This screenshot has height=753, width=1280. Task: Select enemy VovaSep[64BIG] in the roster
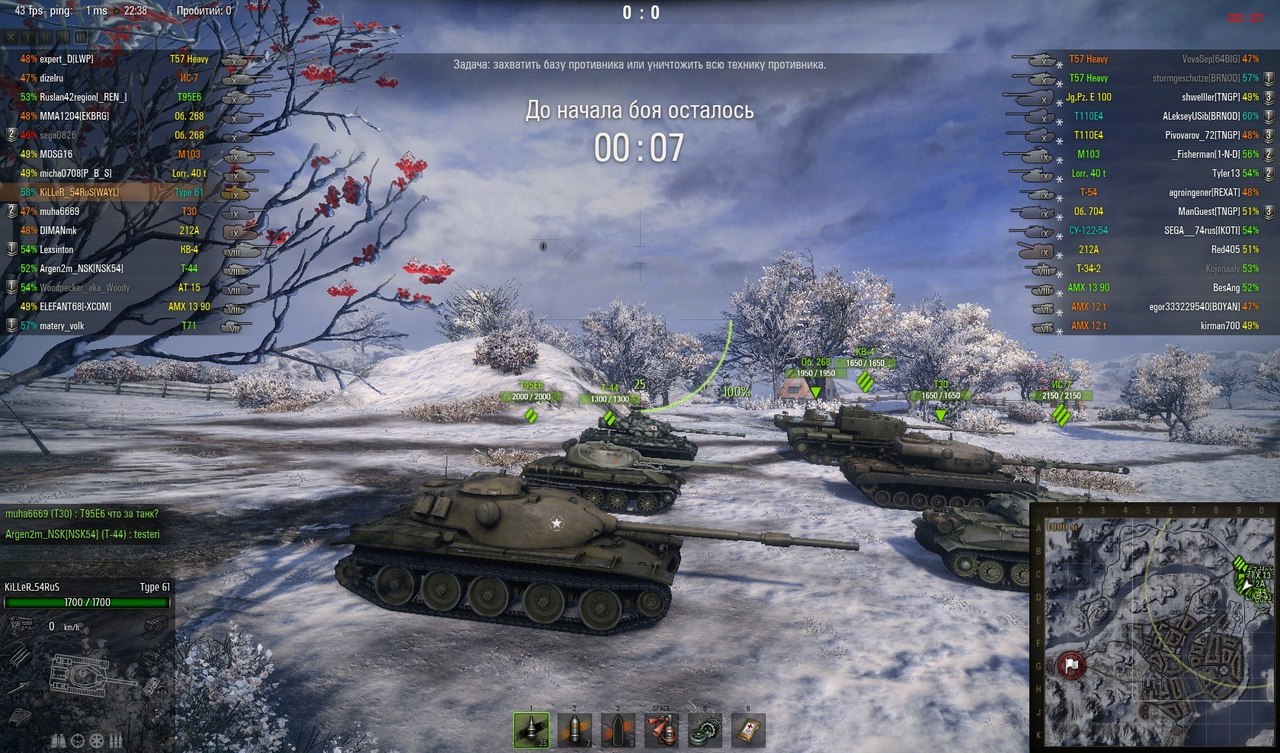click(1194, 60)
